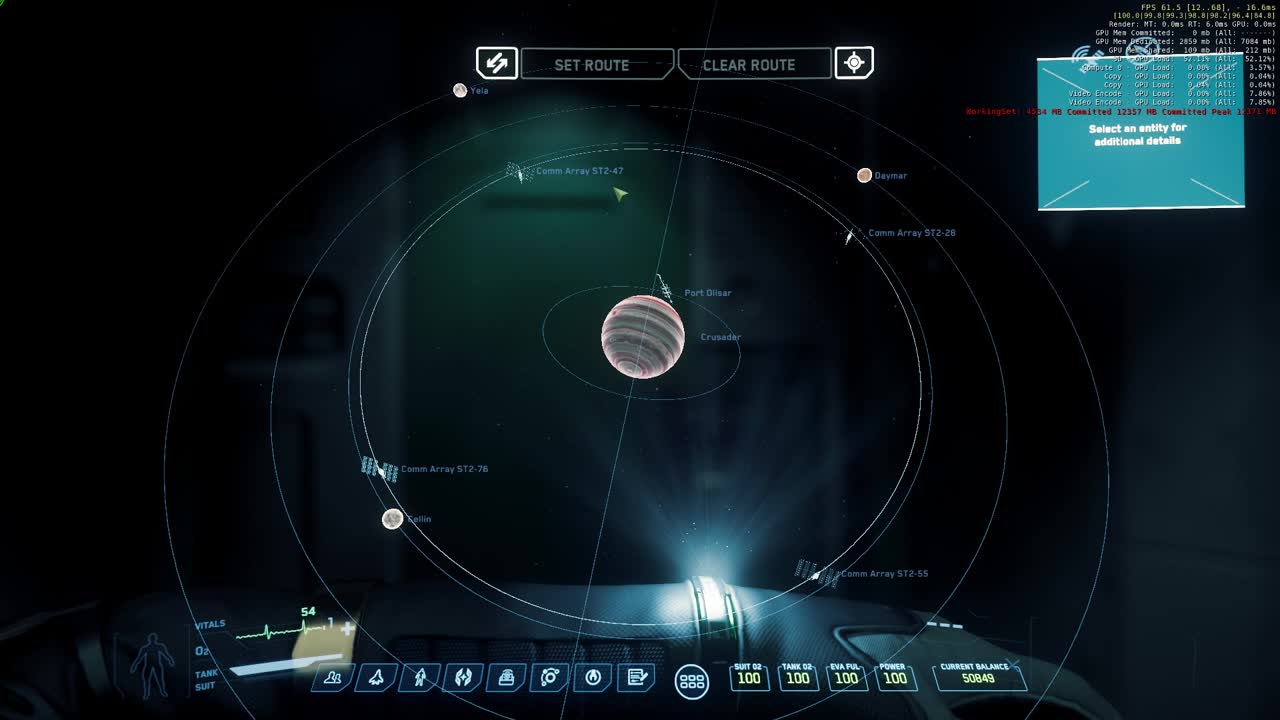Select the journal notes icon
Screen dimensions: 1280x720
pos(637,679)
